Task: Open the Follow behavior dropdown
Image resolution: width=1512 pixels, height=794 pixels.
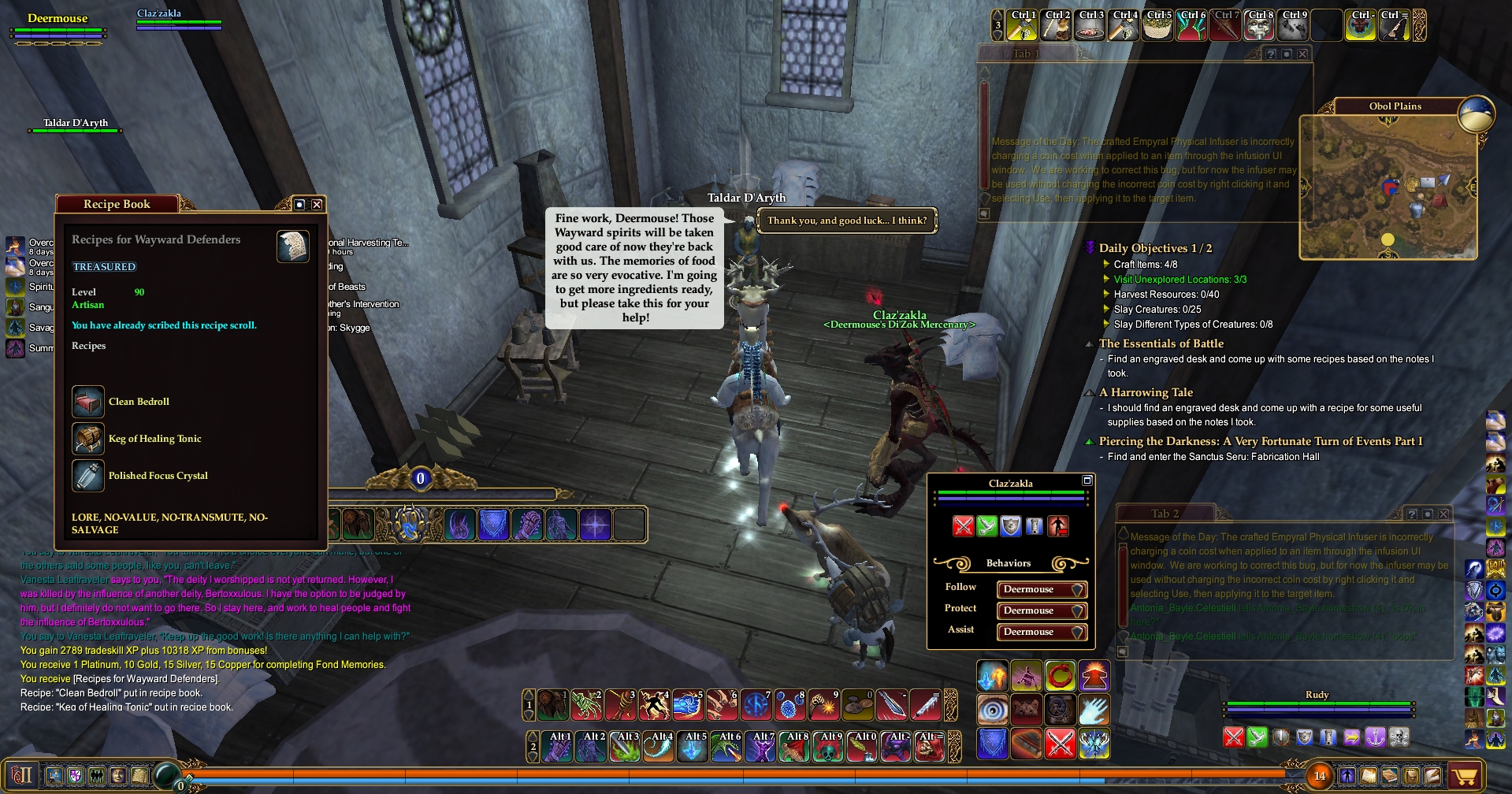Action: tap(1042, 589)
